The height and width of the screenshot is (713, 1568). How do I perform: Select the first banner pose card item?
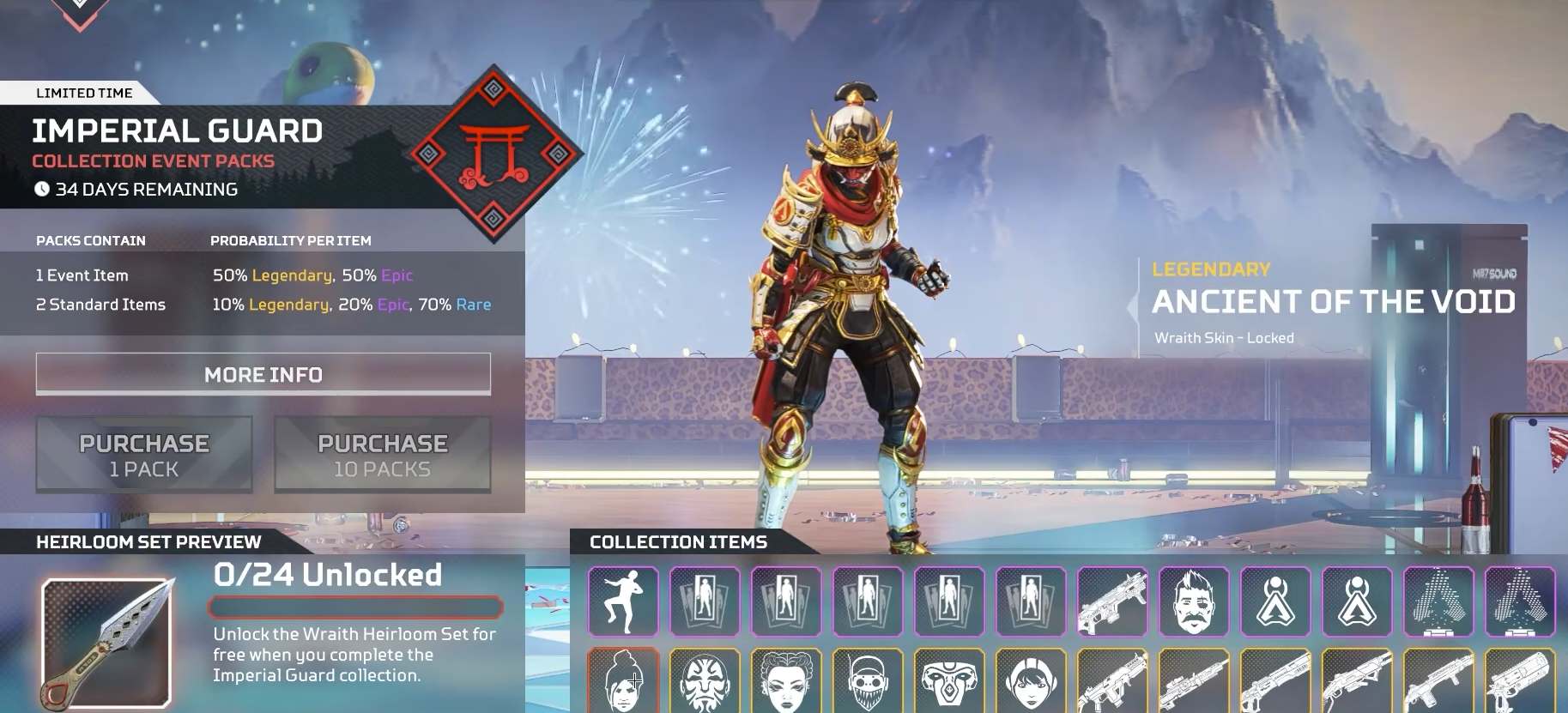[705, 601]
